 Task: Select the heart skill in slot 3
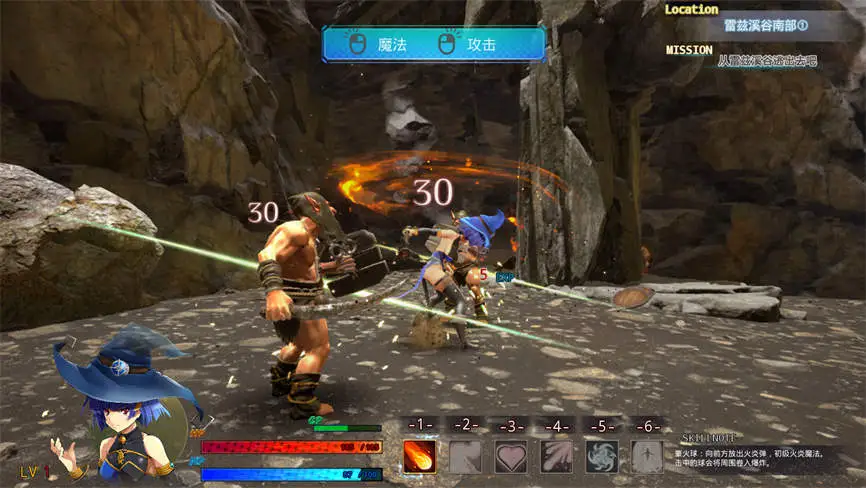click(511, 456)
